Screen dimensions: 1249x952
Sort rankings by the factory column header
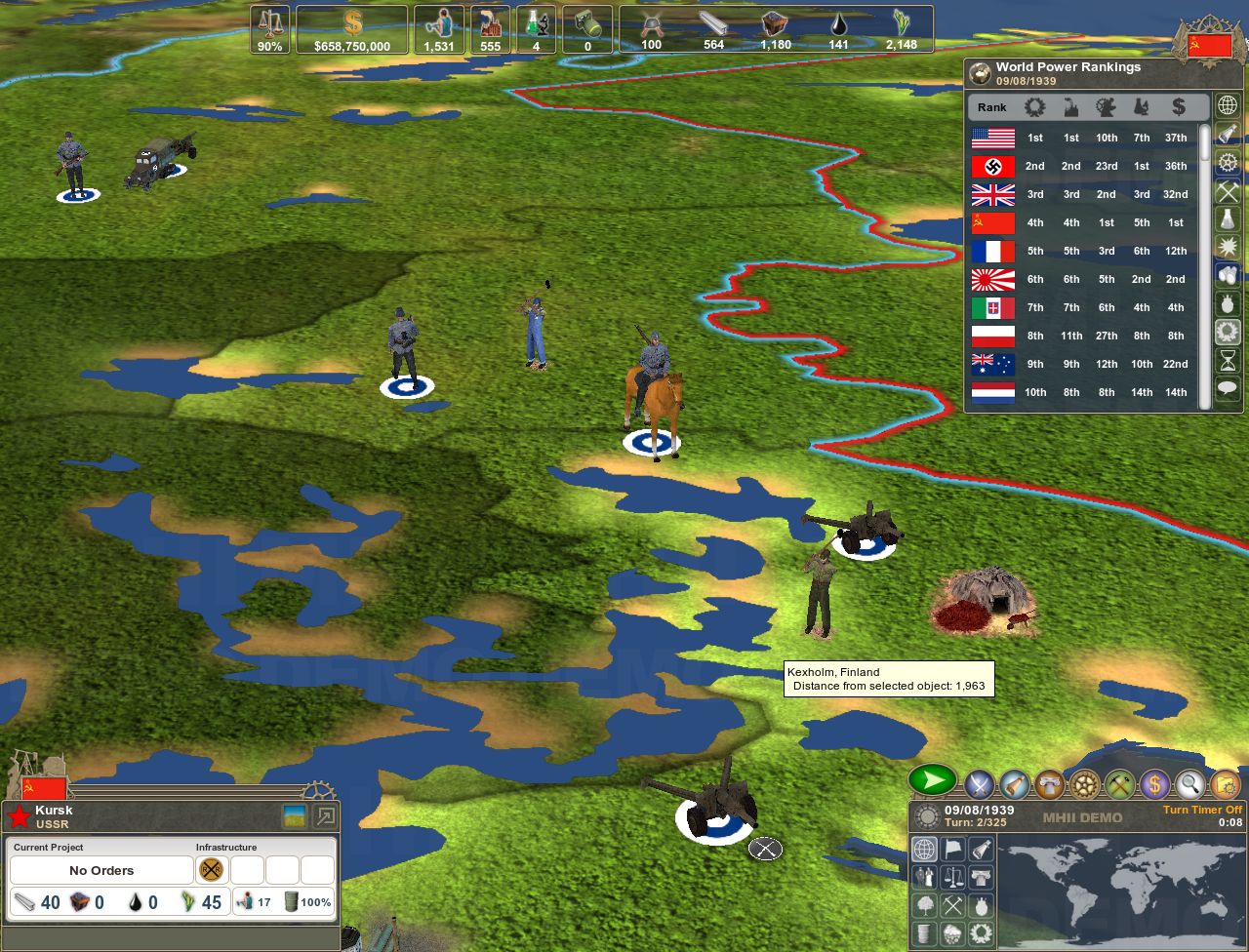(x=1069, y=107)
